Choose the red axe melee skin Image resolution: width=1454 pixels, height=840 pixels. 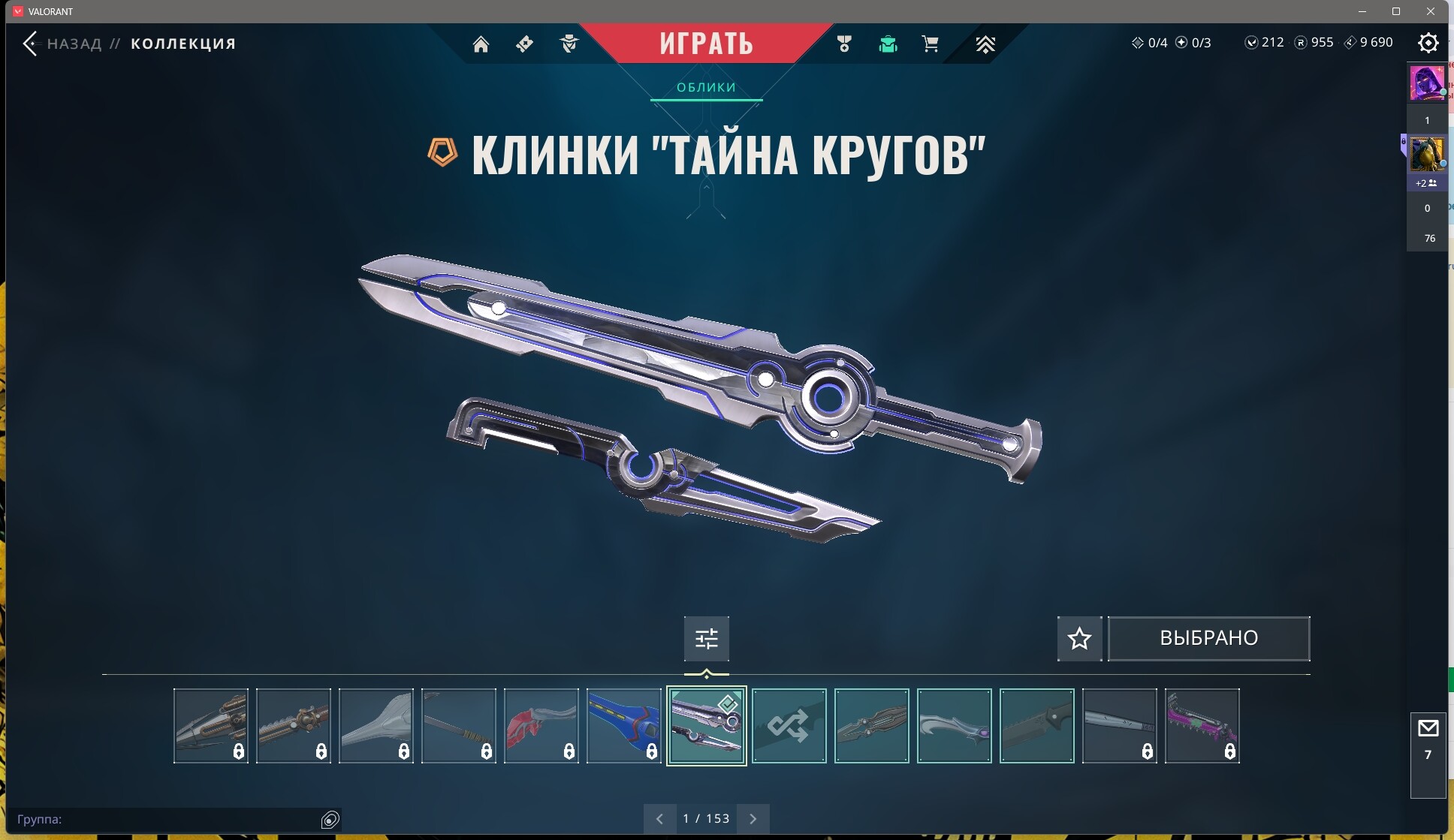click(x=541, y=726)
